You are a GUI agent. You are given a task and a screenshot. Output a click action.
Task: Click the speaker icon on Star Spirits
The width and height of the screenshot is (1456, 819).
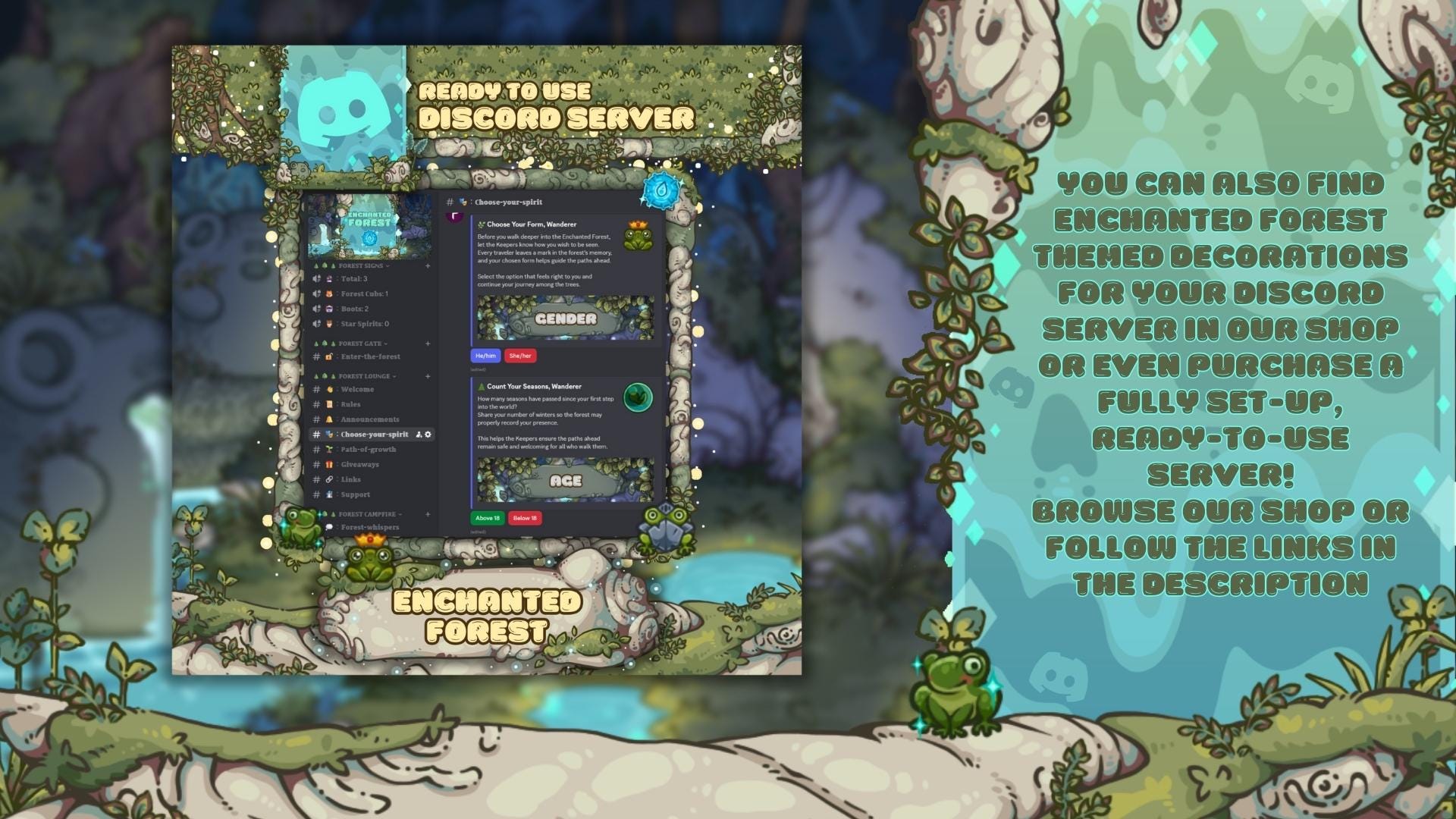tap(316, 323)
